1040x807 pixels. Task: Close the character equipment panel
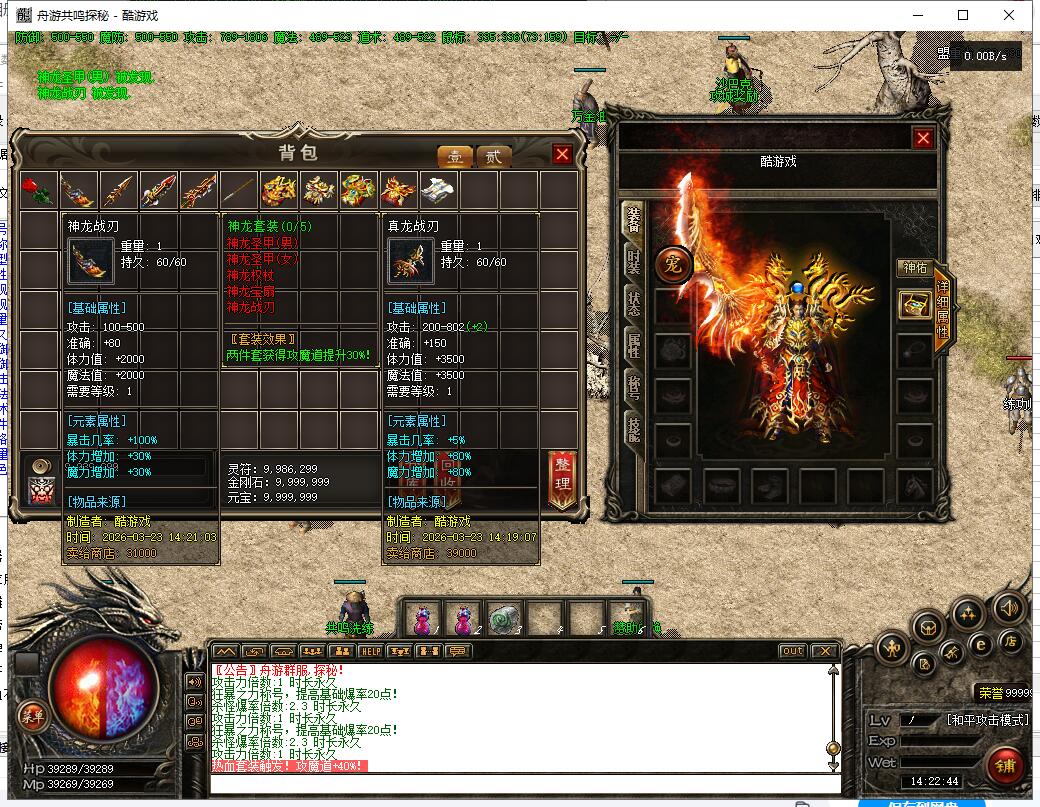pos(923,139)
